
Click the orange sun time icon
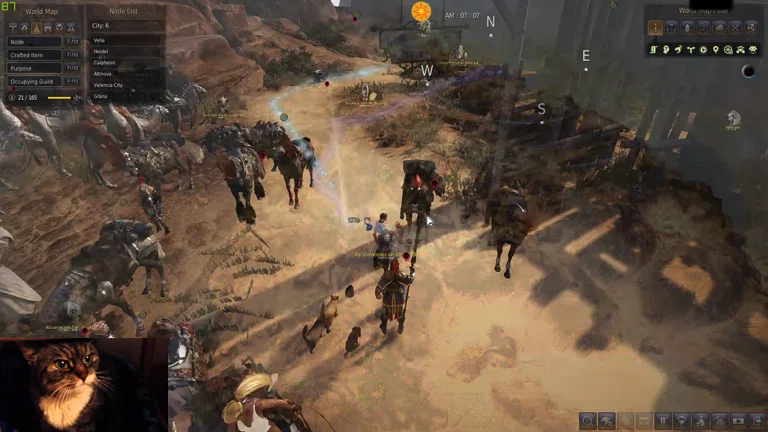pos(421,11)
